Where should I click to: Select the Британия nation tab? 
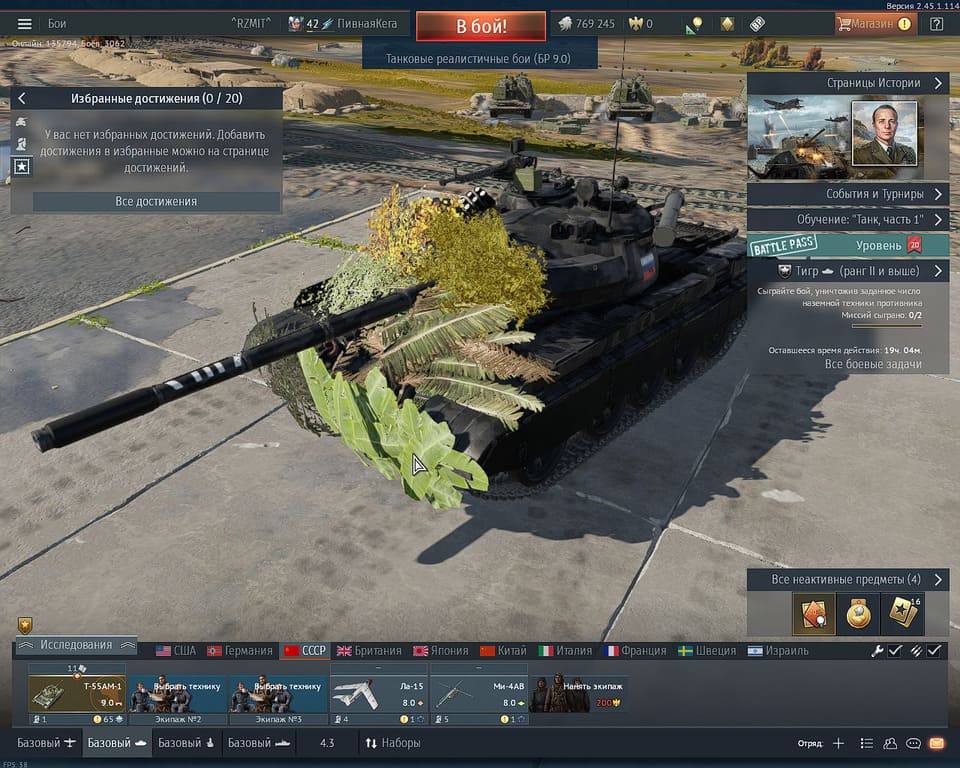(369, 650)
